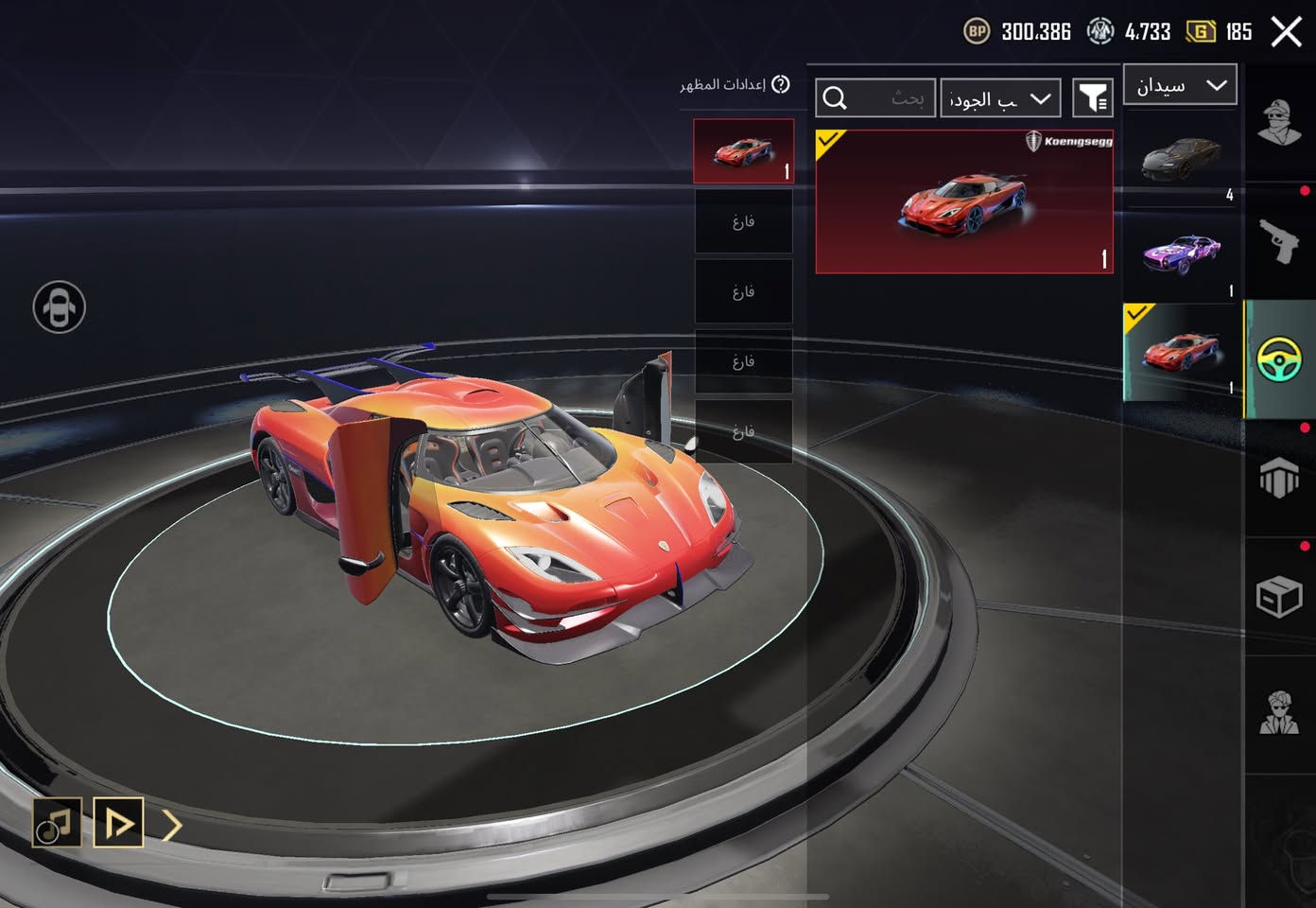
Task: Choose the purple car vehicle thumbnail
Action: pyautogui.click(x=1181, y=253)
